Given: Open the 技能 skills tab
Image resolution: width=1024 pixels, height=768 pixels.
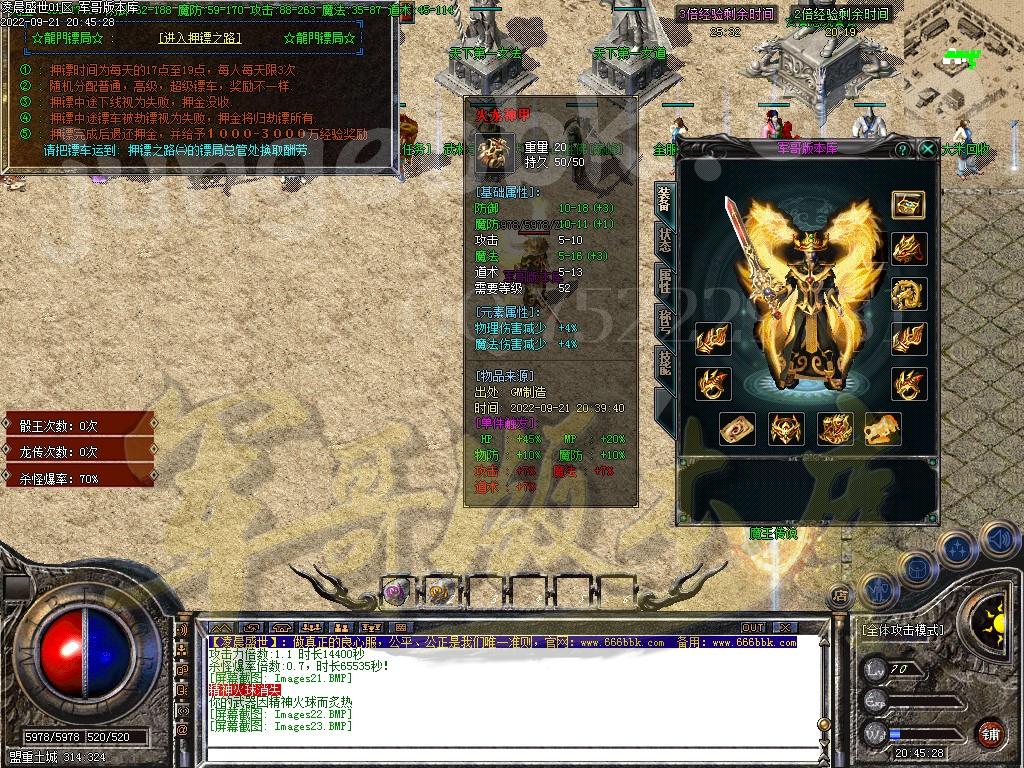Looking at the screenshot, I should point(664,363).
